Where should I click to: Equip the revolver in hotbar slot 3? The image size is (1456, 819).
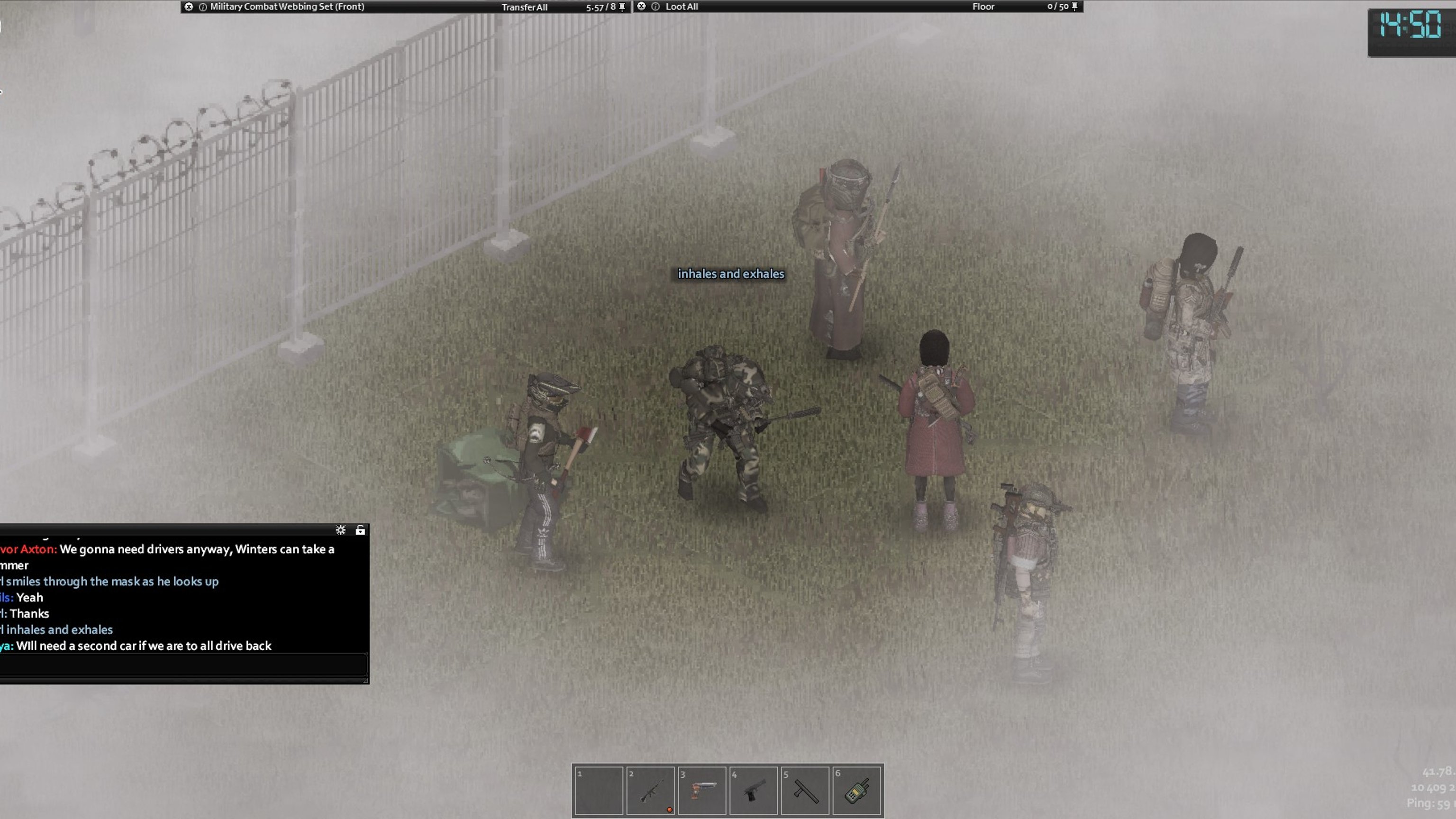coord(701,790)
